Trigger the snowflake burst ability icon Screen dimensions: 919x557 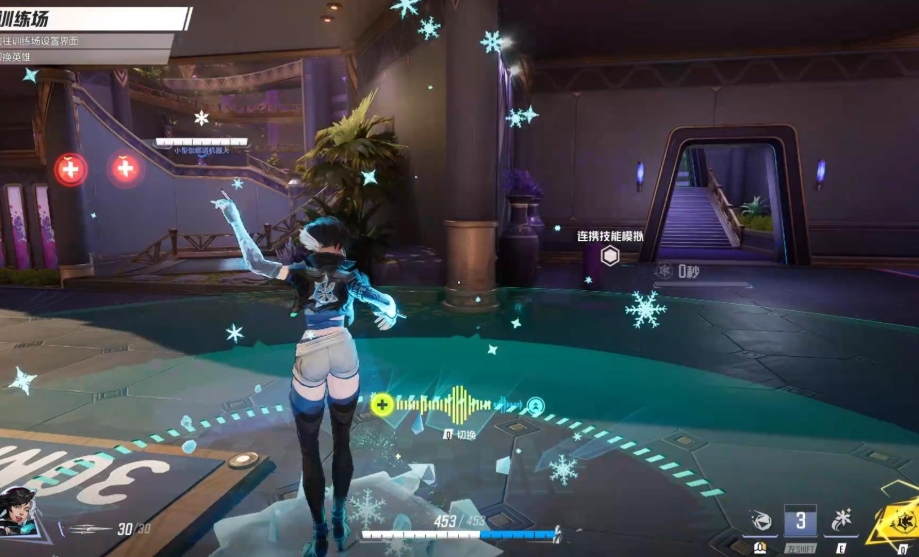(x=841, y=521)
